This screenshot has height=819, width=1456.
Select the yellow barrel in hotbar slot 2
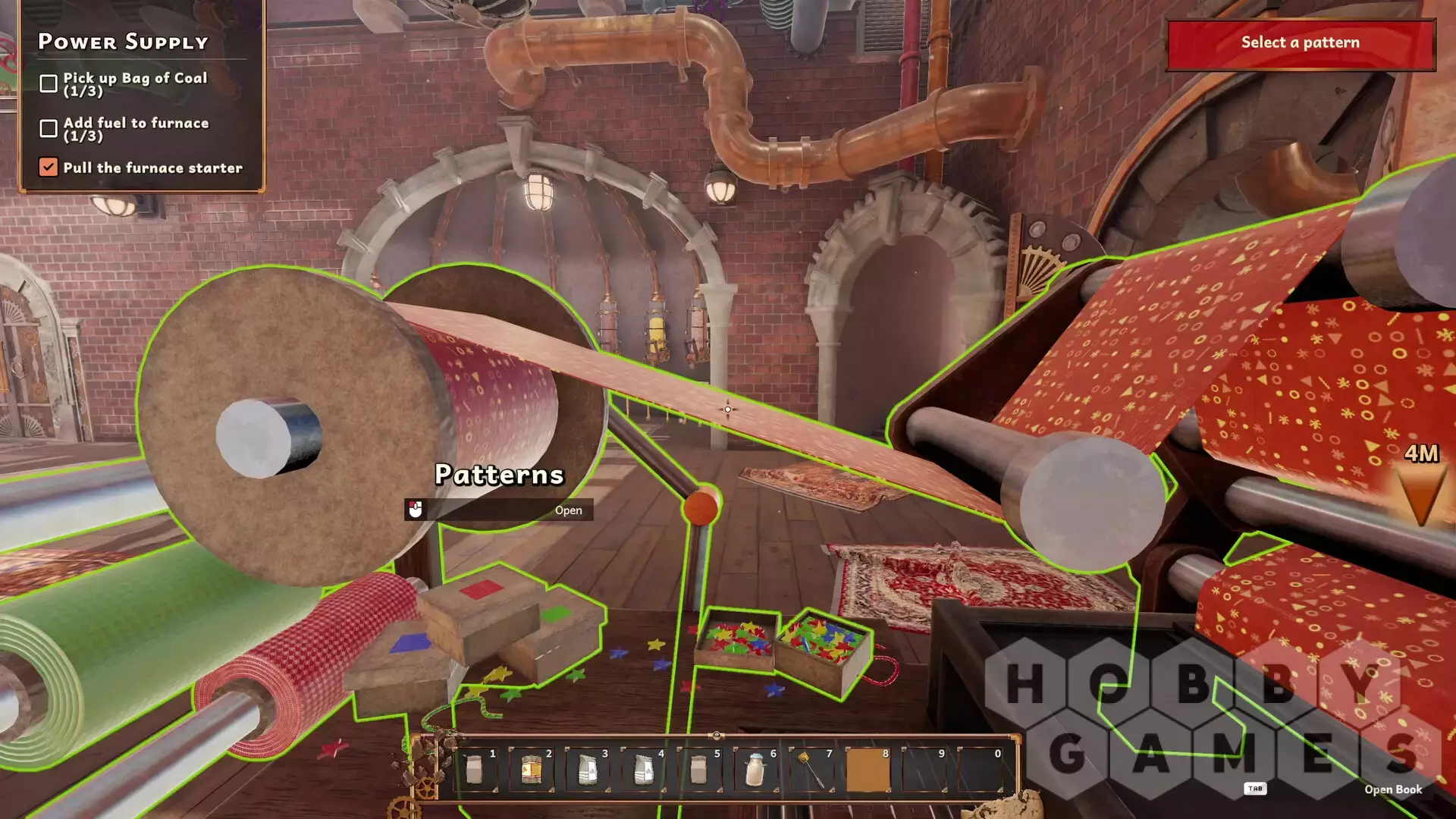[x=531, y=770]
